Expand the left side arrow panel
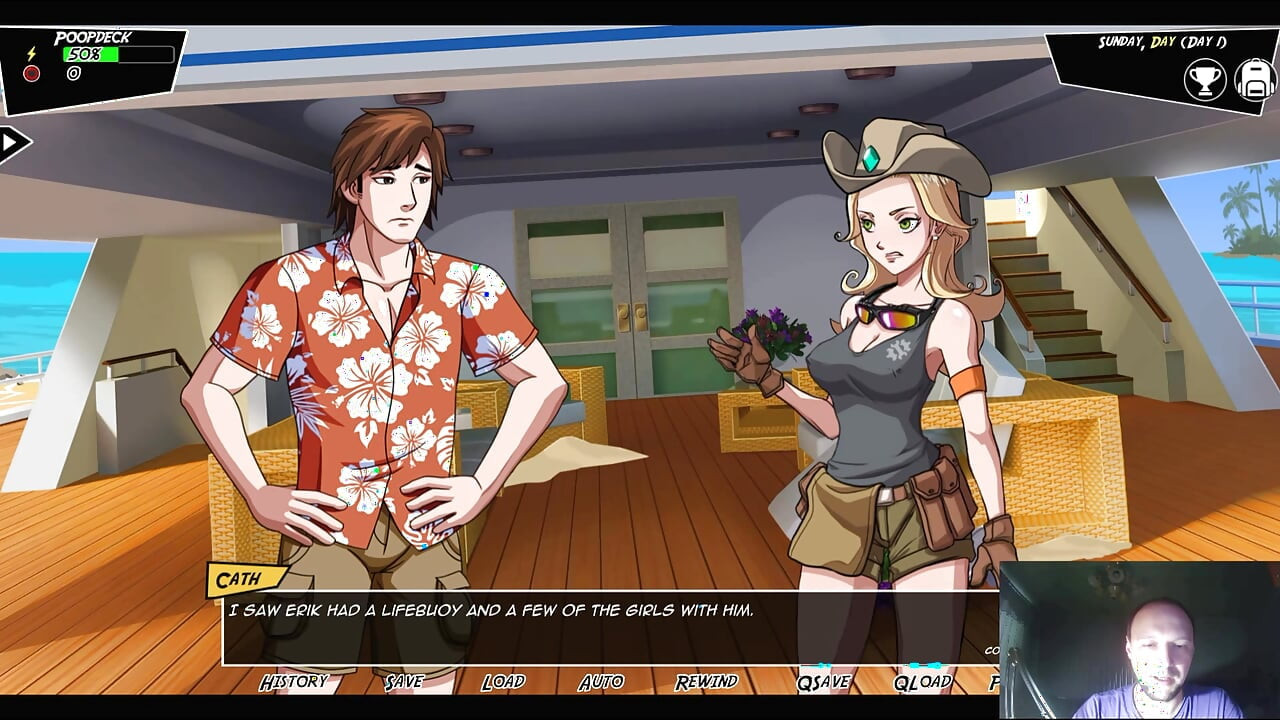Screen dimensions: 1280x720 pos(13,143)
